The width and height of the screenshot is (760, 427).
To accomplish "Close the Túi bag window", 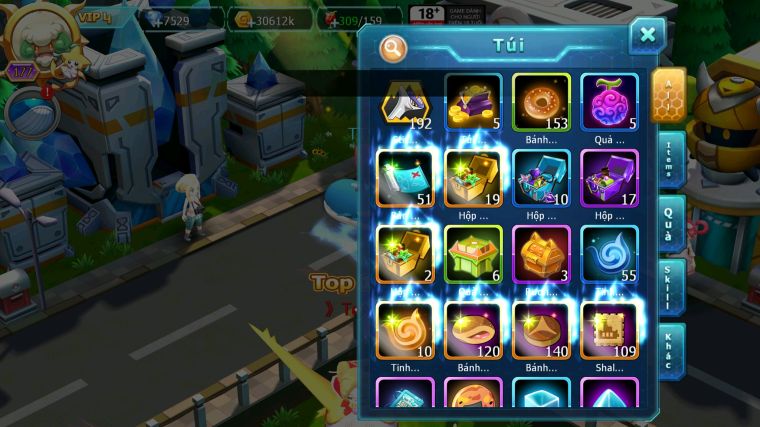I will click(647, 36).
